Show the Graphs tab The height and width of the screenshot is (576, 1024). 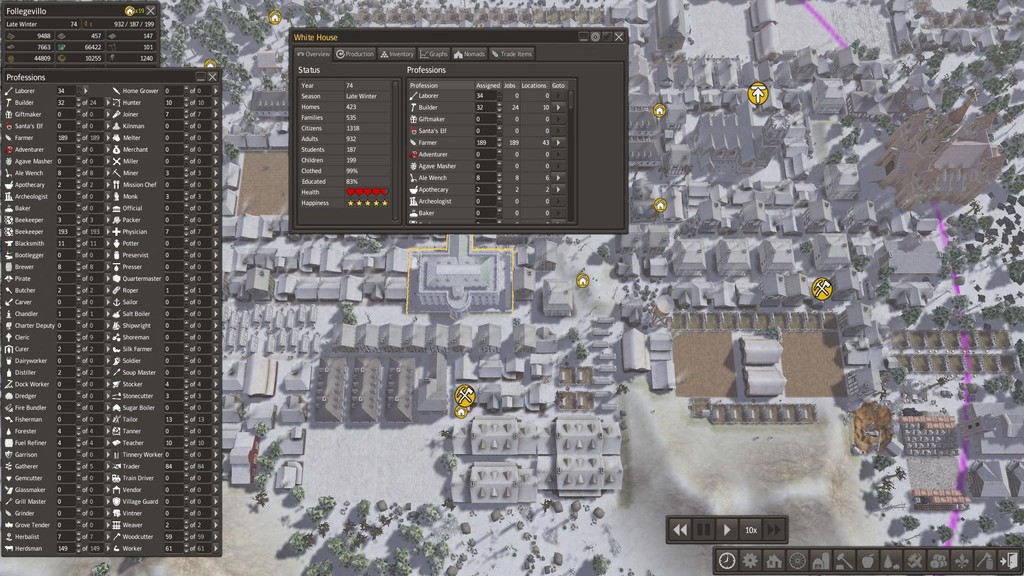click(434, 54)
